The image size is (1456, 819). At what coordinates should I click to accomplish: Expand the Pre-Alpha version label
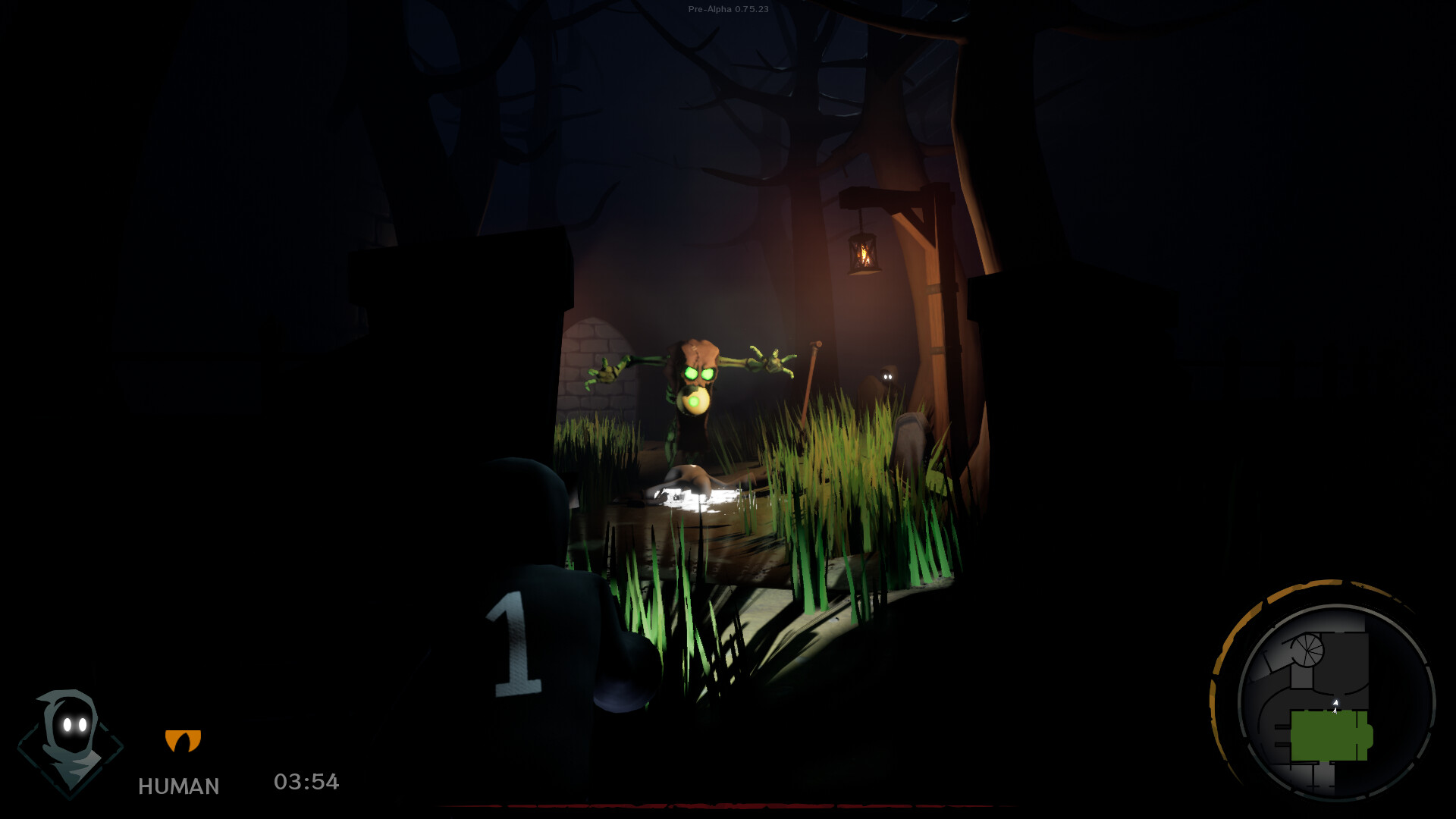coord(728,11)
